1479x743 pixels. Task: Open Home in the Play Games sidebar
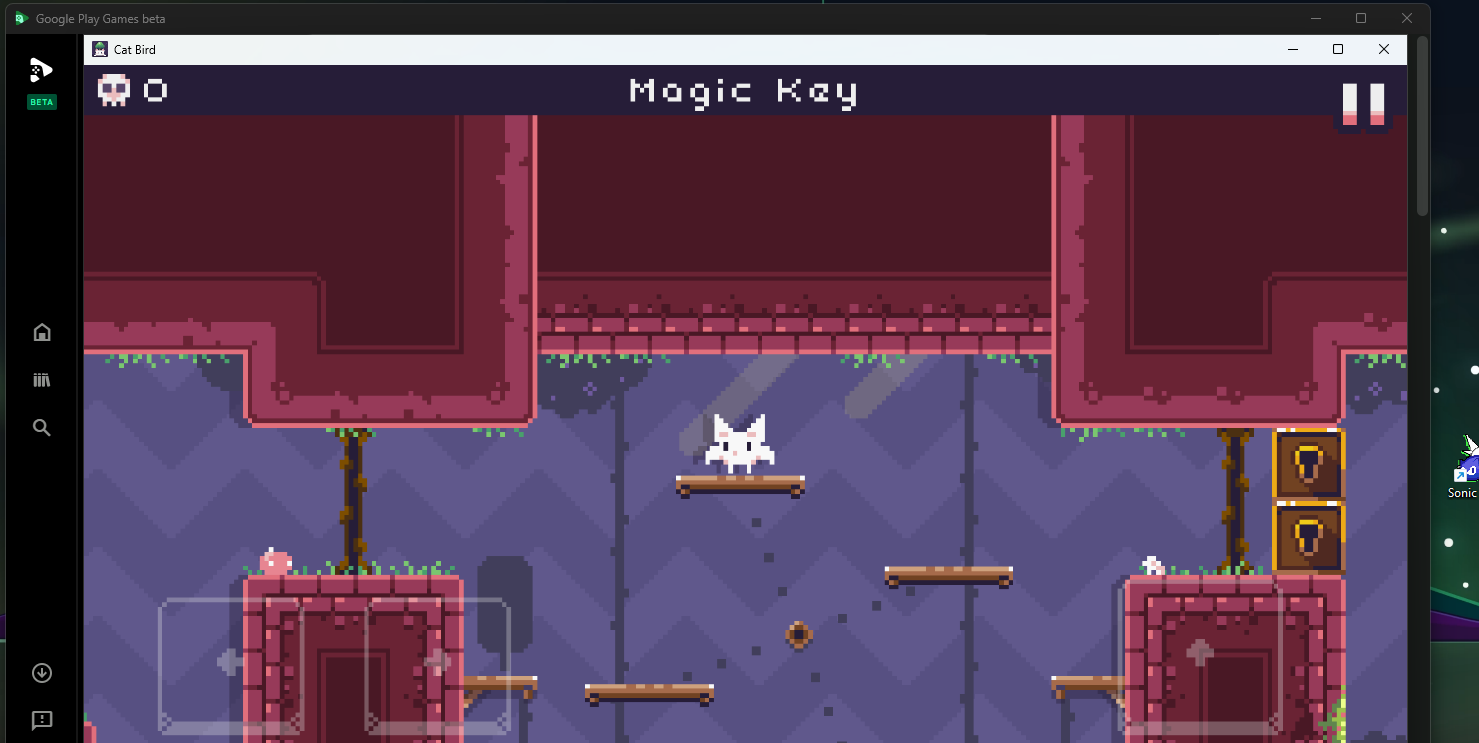[41, 331]
